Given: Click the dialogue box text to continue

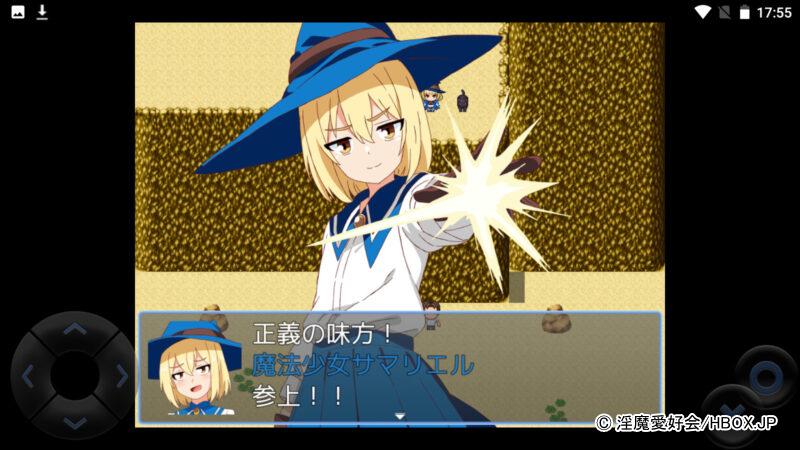Looking at the screenshot, I should tap(400, 365).
